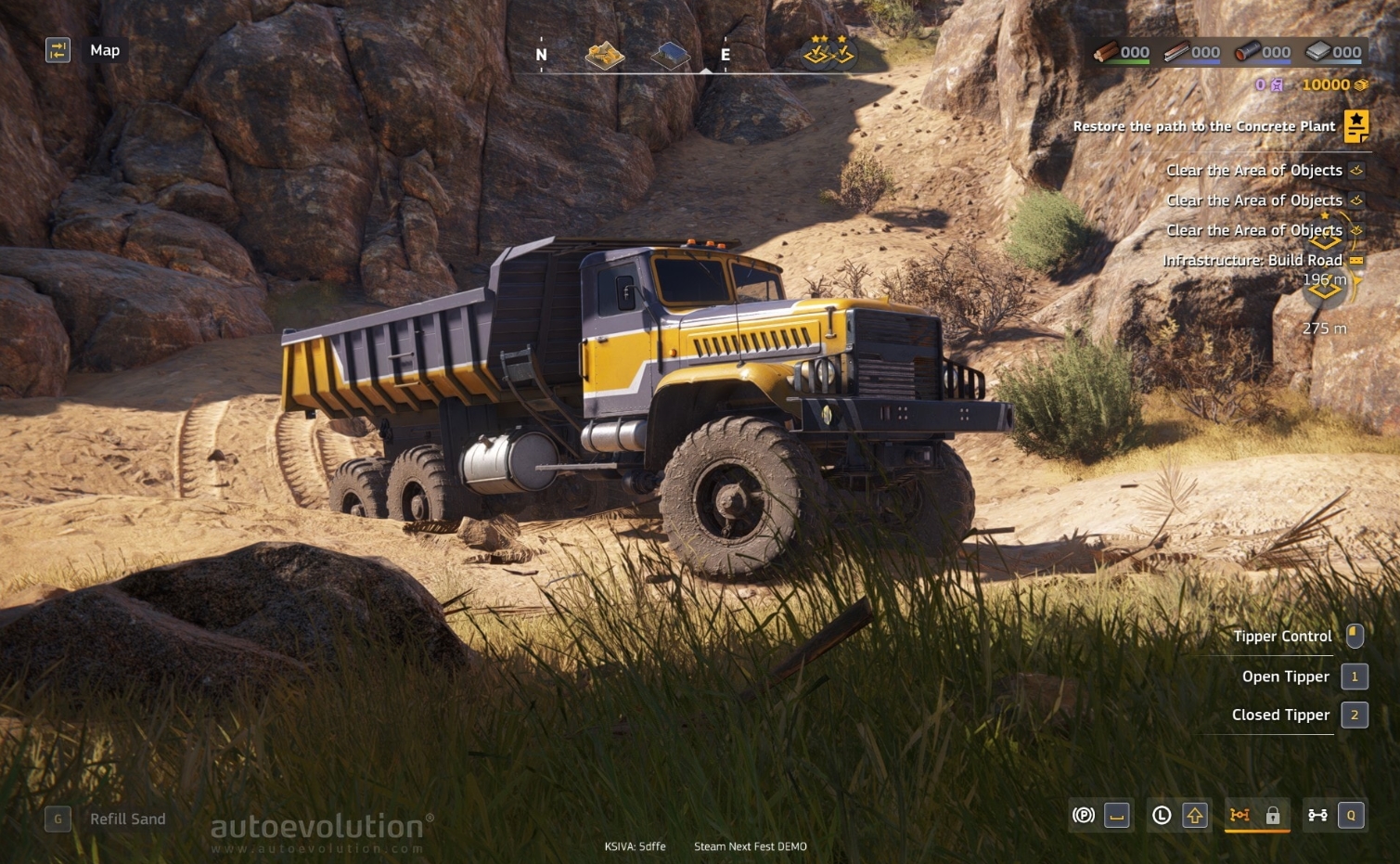This screenshot has width=1400, height=864.
Task: Click the money stack icon beside 10000
Action: [x=1360, y=84]
